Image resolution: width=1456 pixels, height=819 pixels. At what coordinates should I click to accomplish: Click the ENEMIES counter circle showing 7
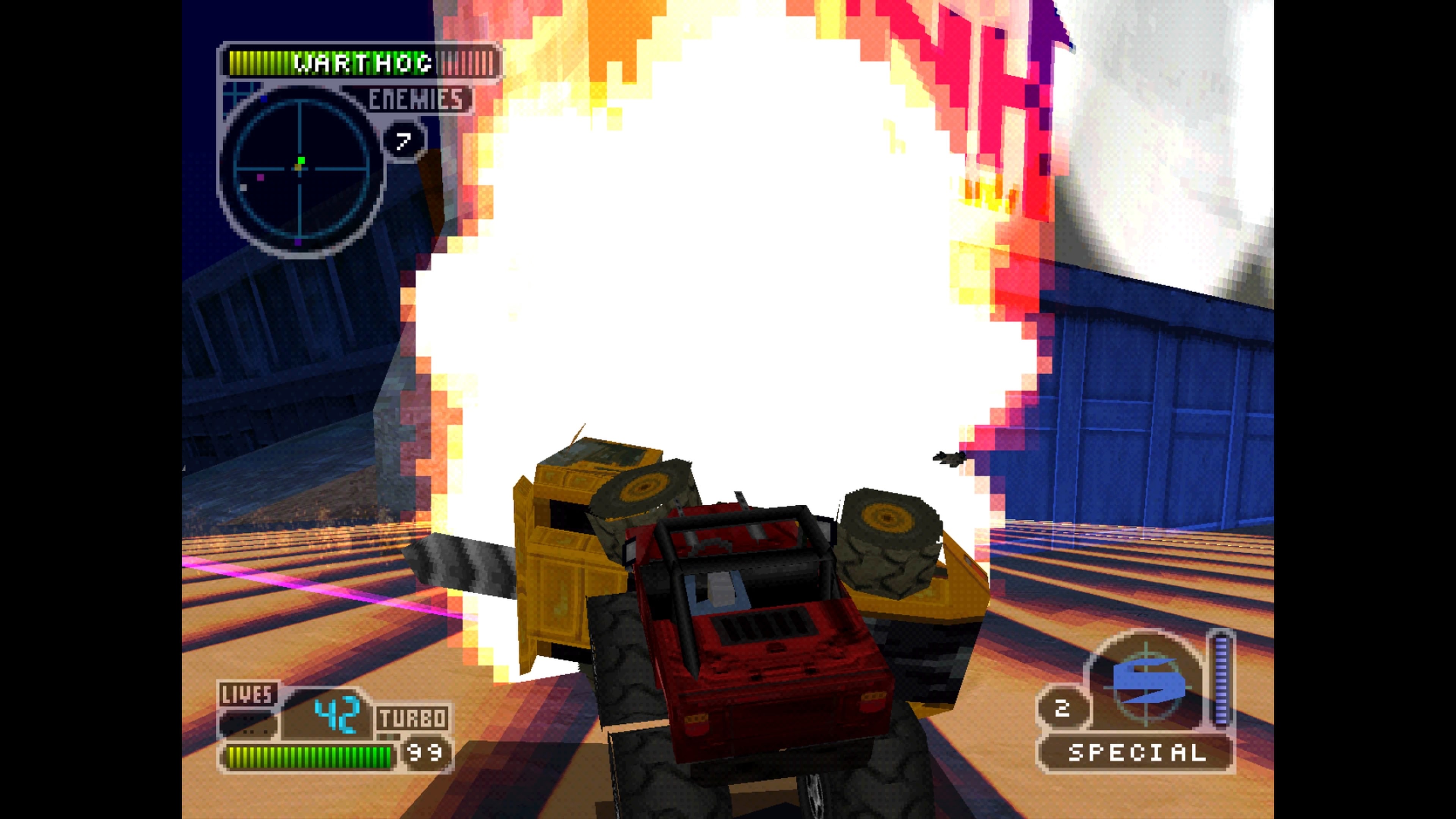point(403,138)
